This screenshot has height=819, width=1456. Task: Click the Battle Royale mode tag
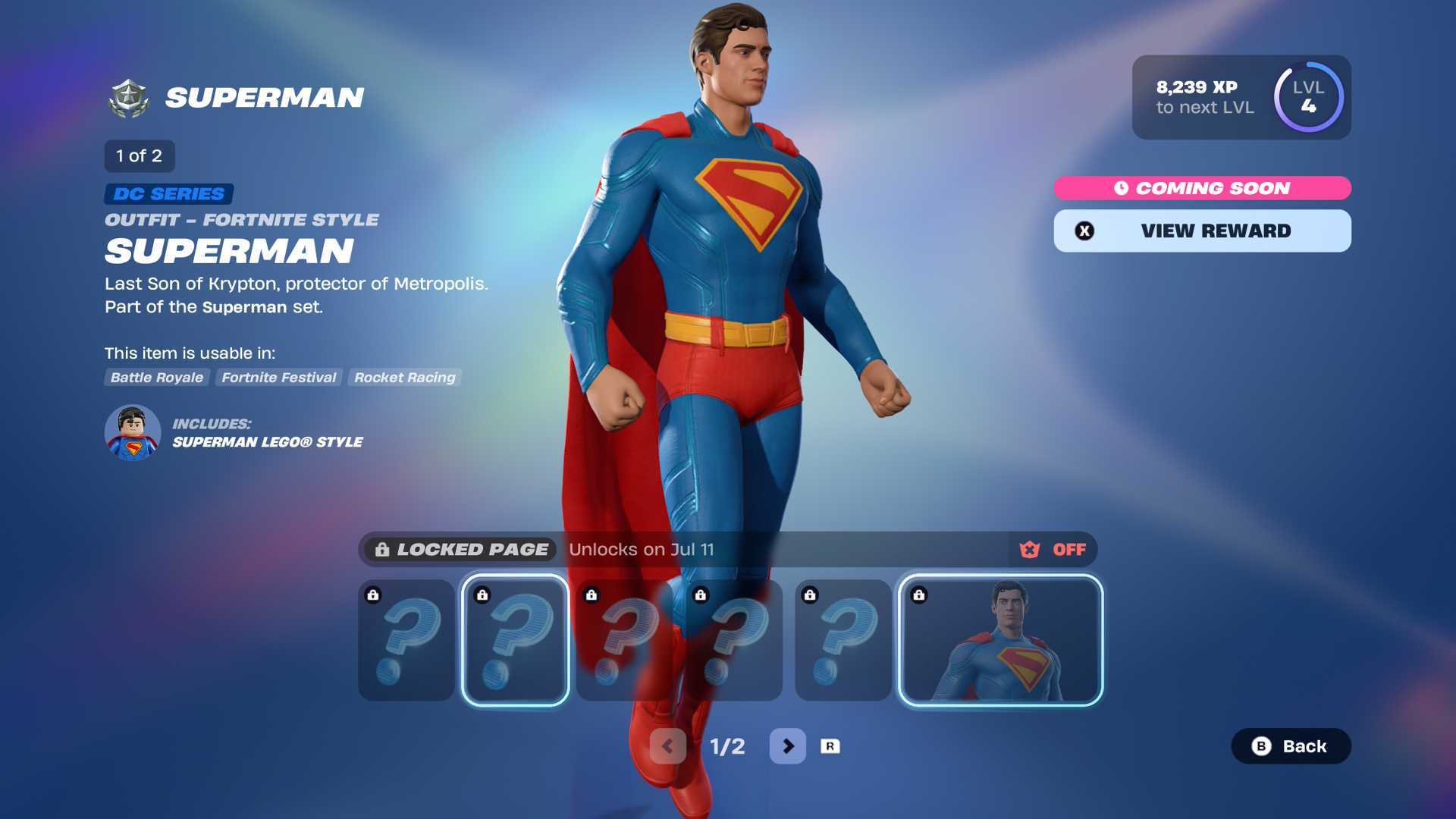[157, 378]
